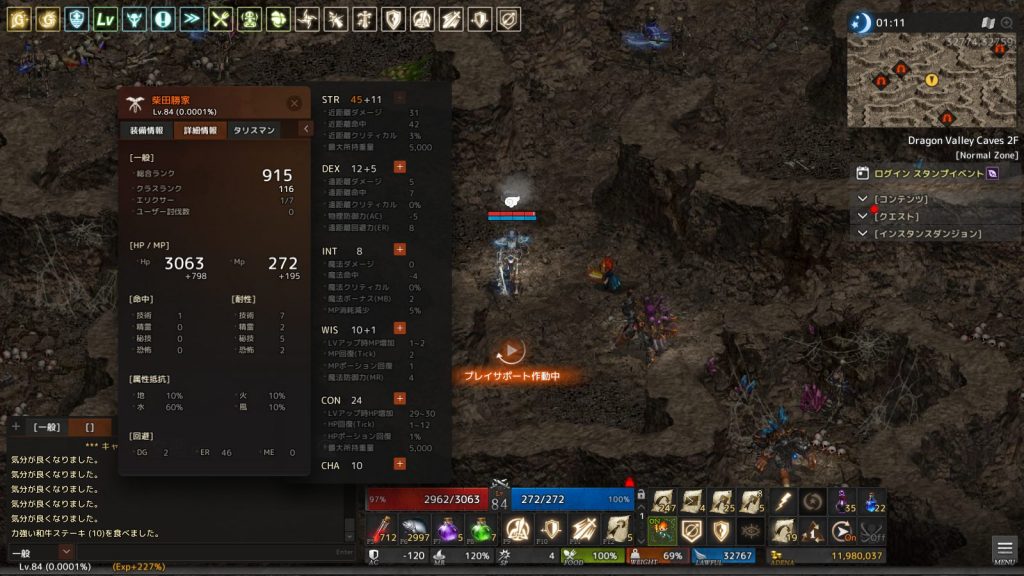Use the green potion hotbar slot
This screenshot has height=576, width=1024.
click(x=481, y=527)
